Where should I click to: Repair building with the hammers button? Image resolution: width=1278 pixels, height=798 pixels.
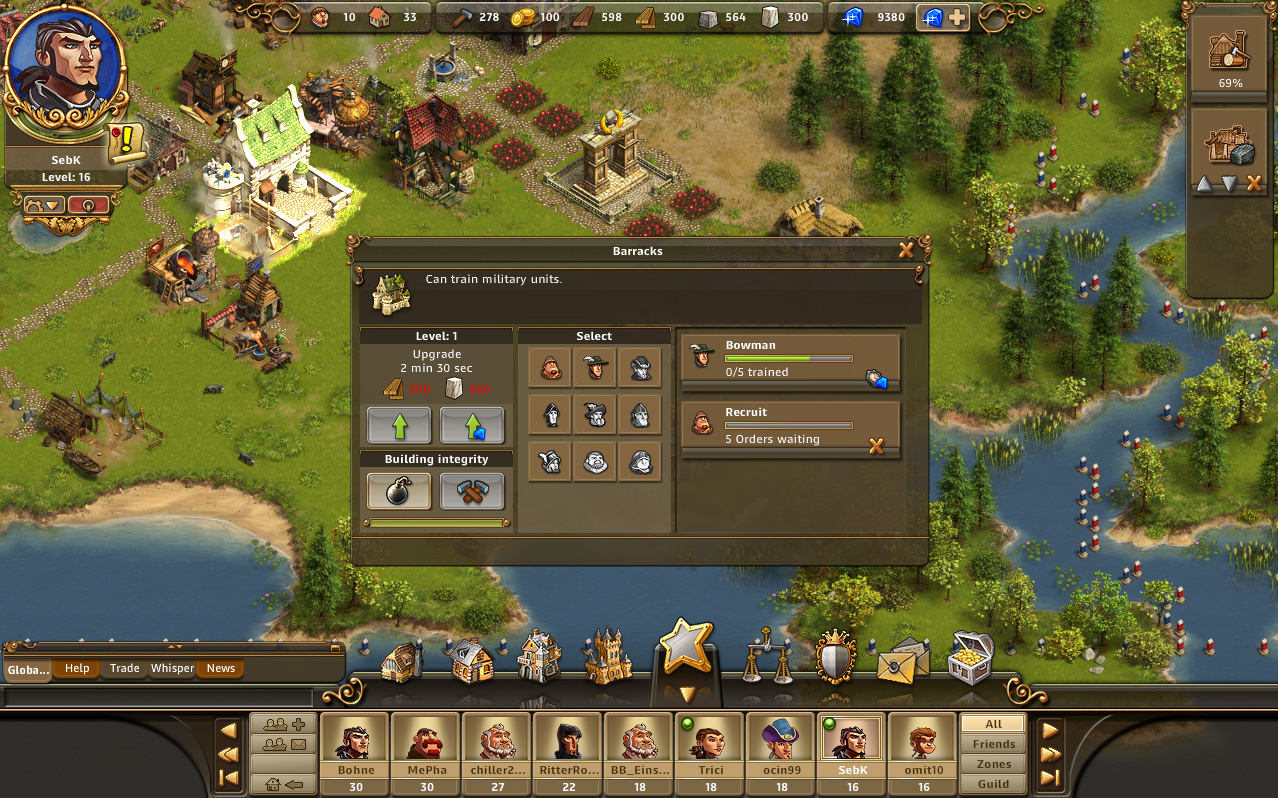tap(472, 491)
